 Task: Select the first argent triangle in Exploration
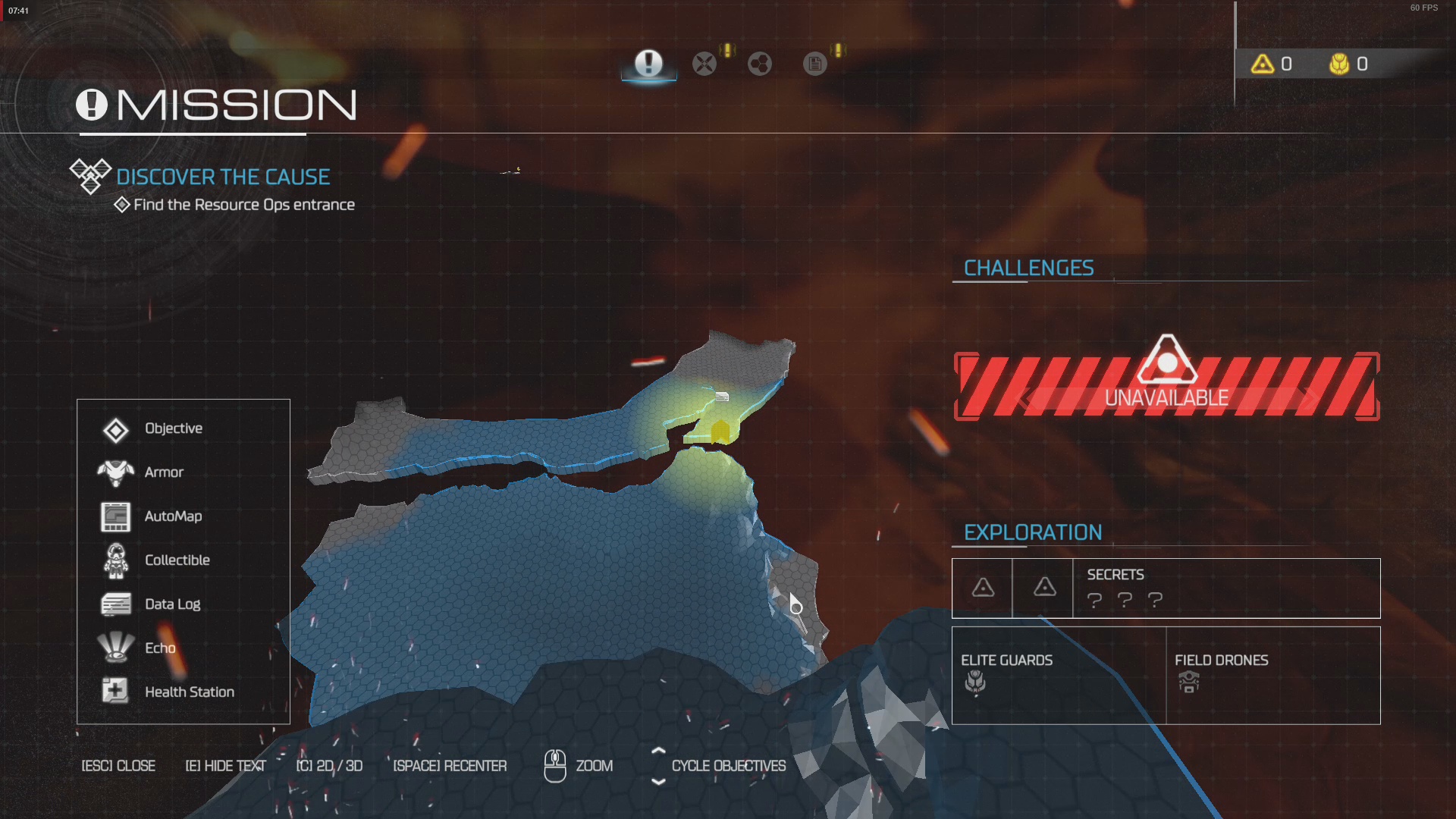click(x=981, y=585)
